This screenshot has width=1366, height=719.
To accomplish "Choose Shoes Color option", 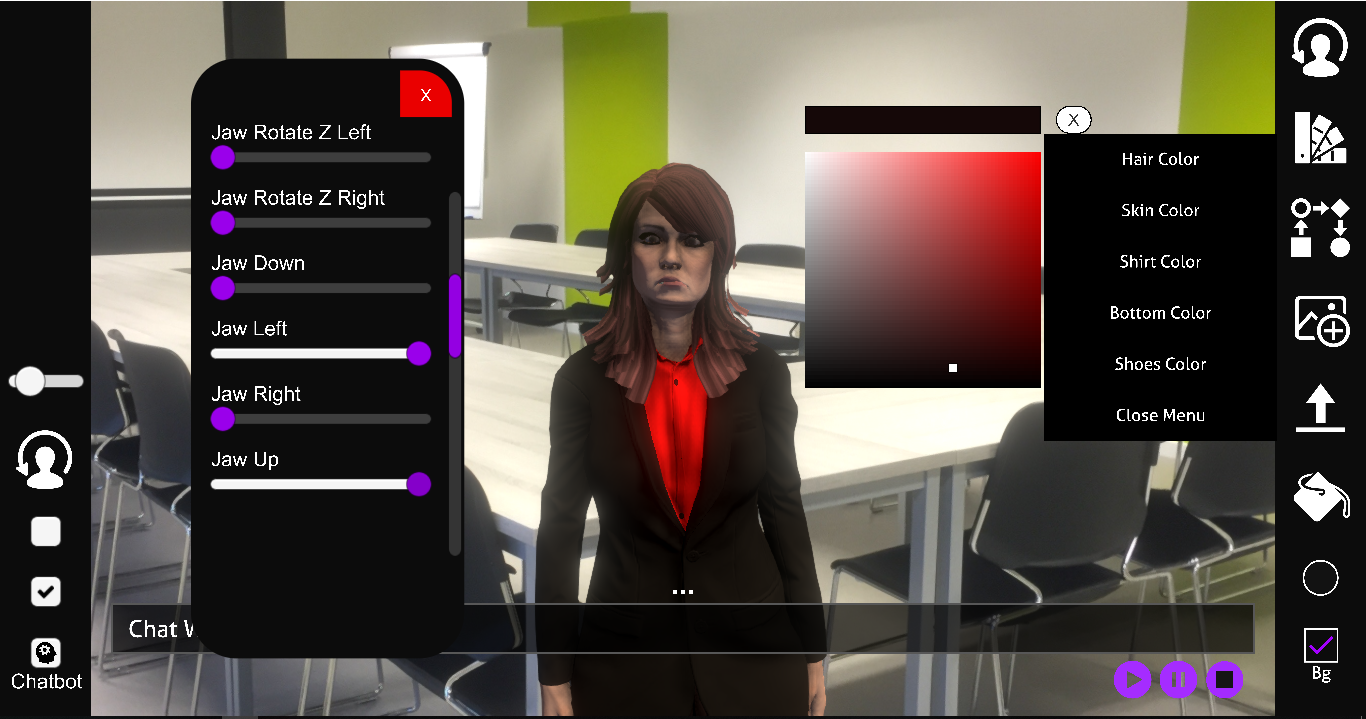I will [x=1159, y=364].
